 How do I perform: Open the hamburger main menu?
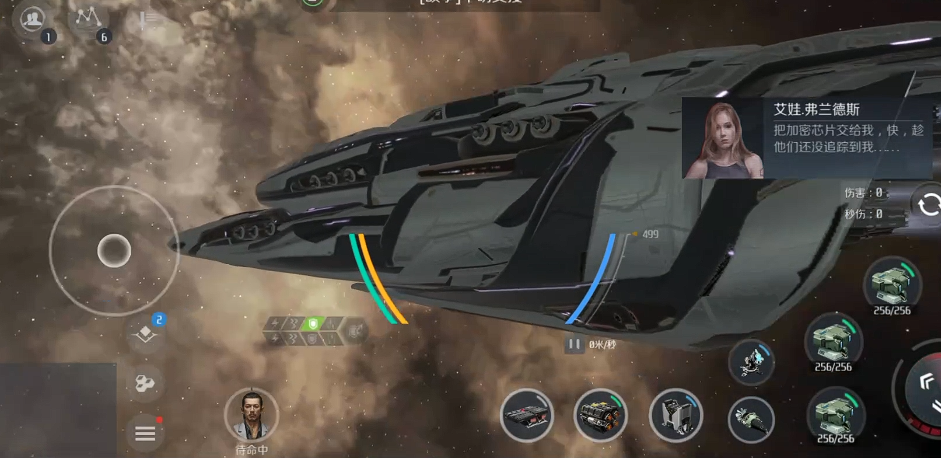(145, 432)
